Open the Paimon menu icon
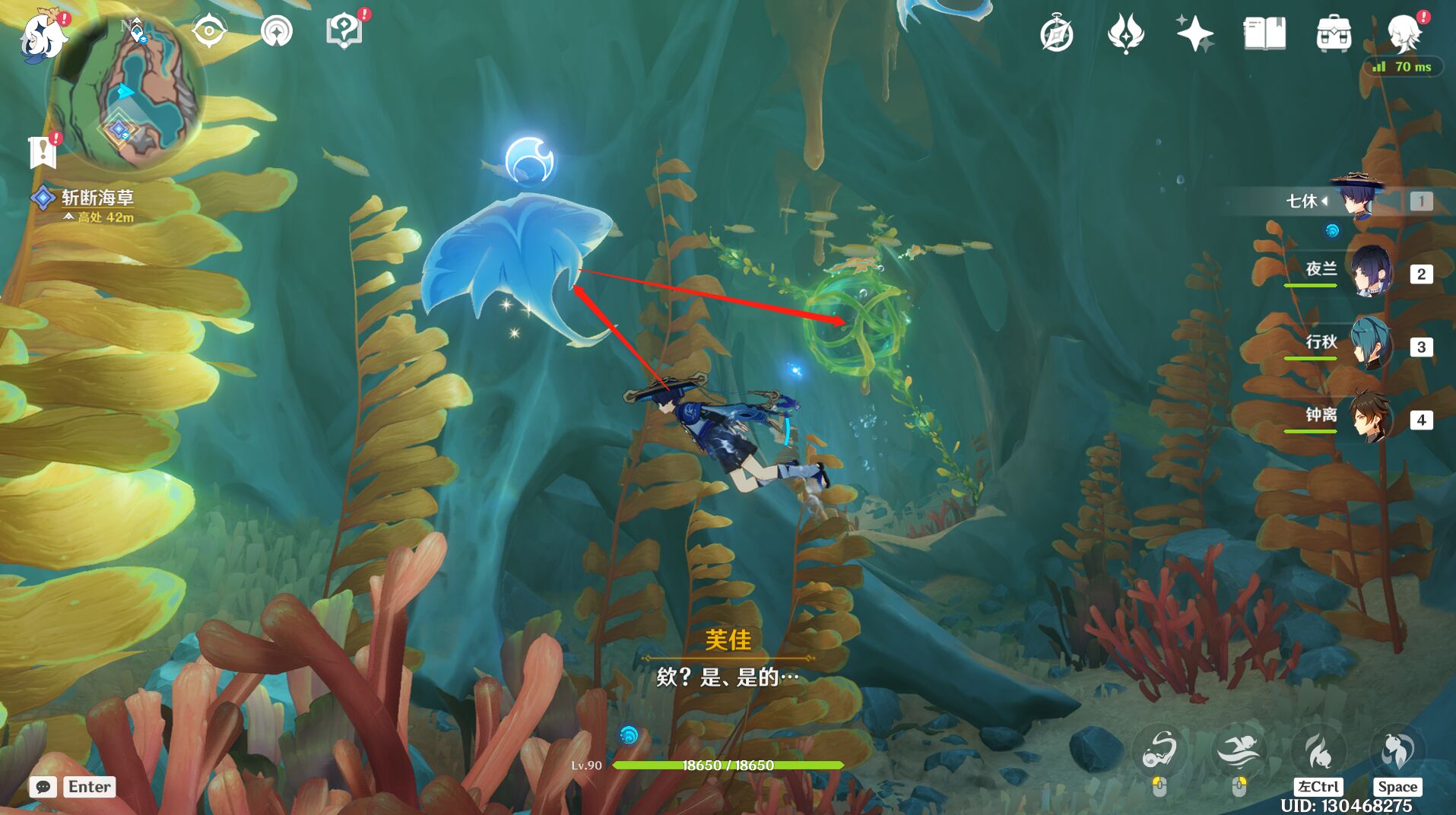Viewport: 1456px width, 815px height. point(42,36)
